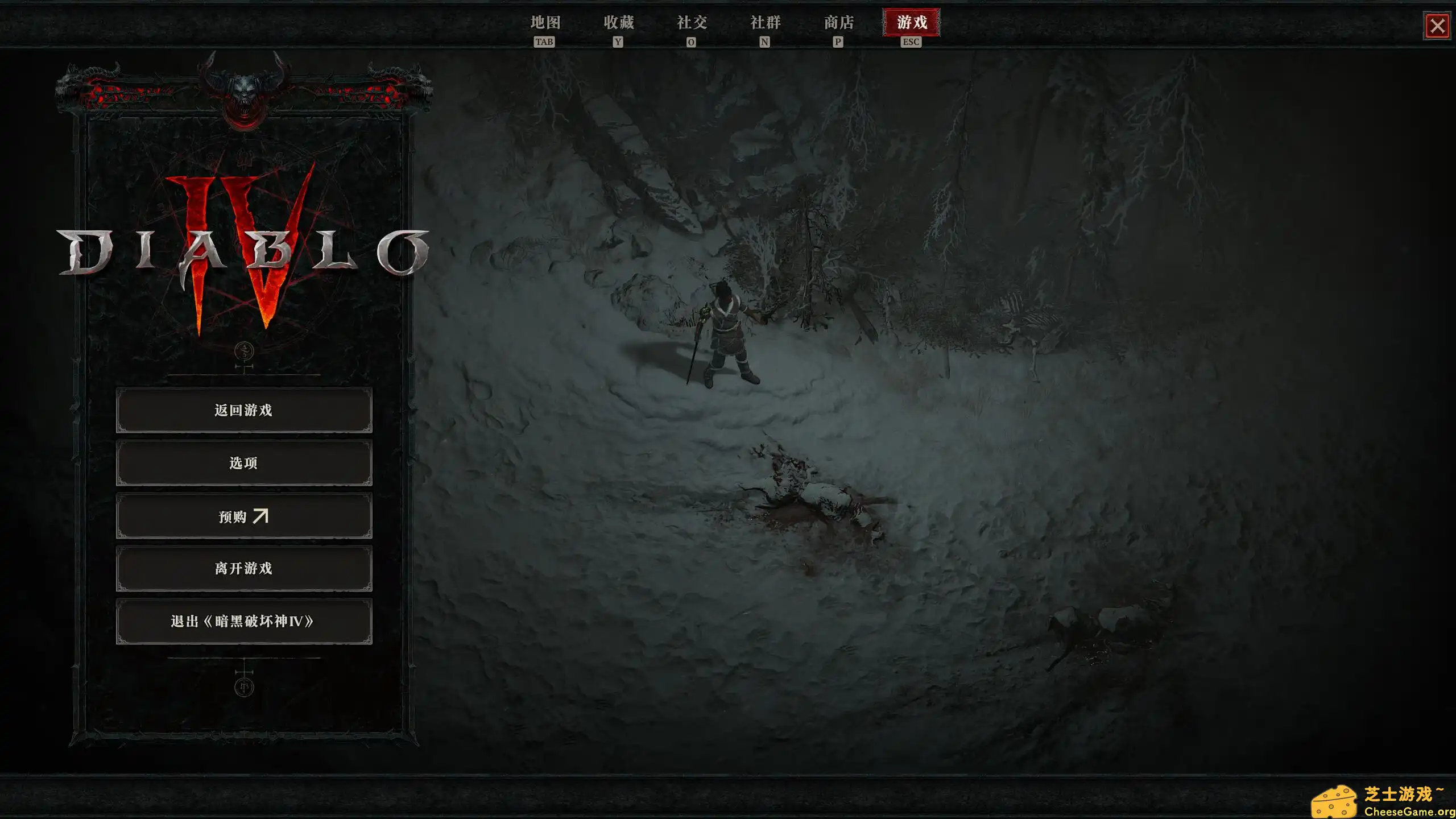Open the 收藏 collections panel
Viewport: 1456px width, 819px height.
(618, 23)
